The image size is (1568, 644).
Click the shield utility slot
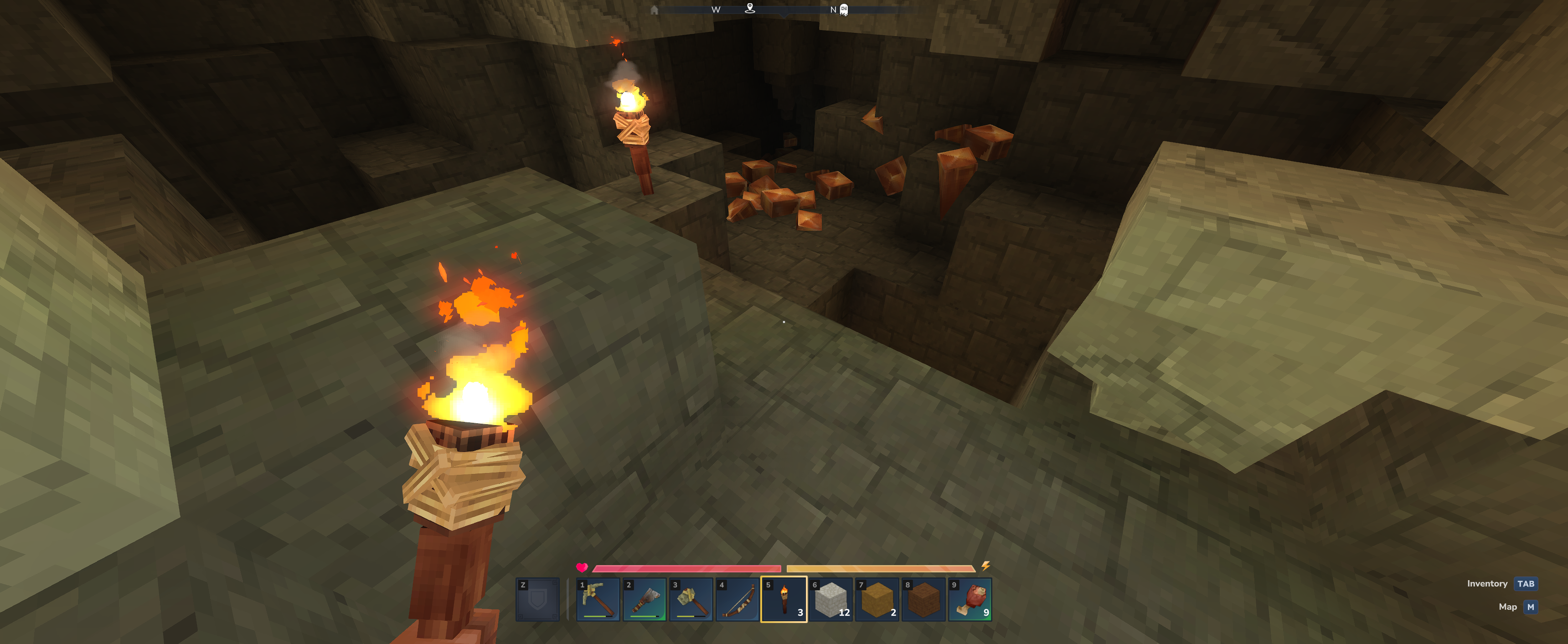click(x=537, y=599)
